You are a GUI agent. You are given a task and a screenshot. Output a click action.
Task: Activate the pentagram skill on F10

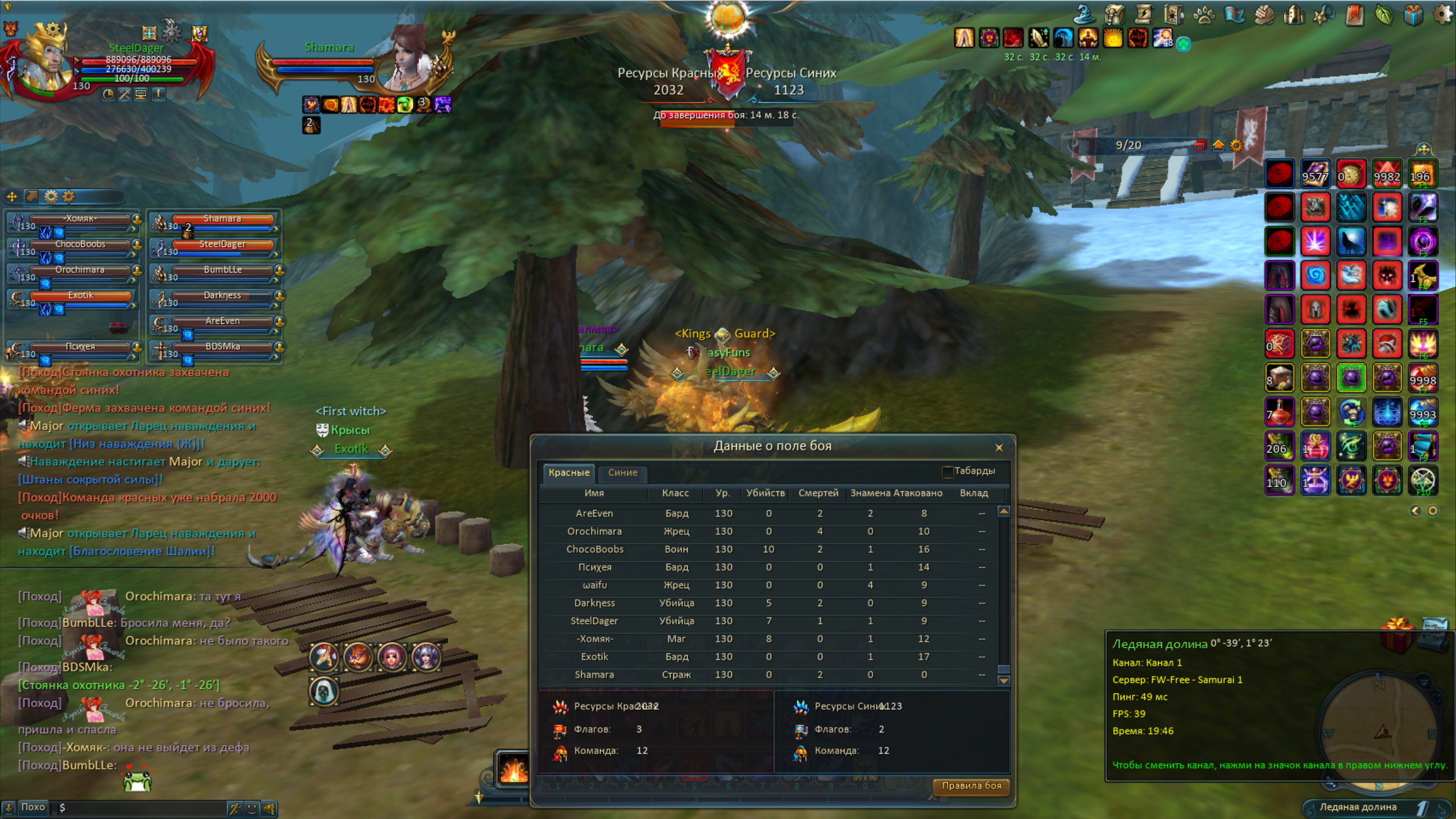1422,481
